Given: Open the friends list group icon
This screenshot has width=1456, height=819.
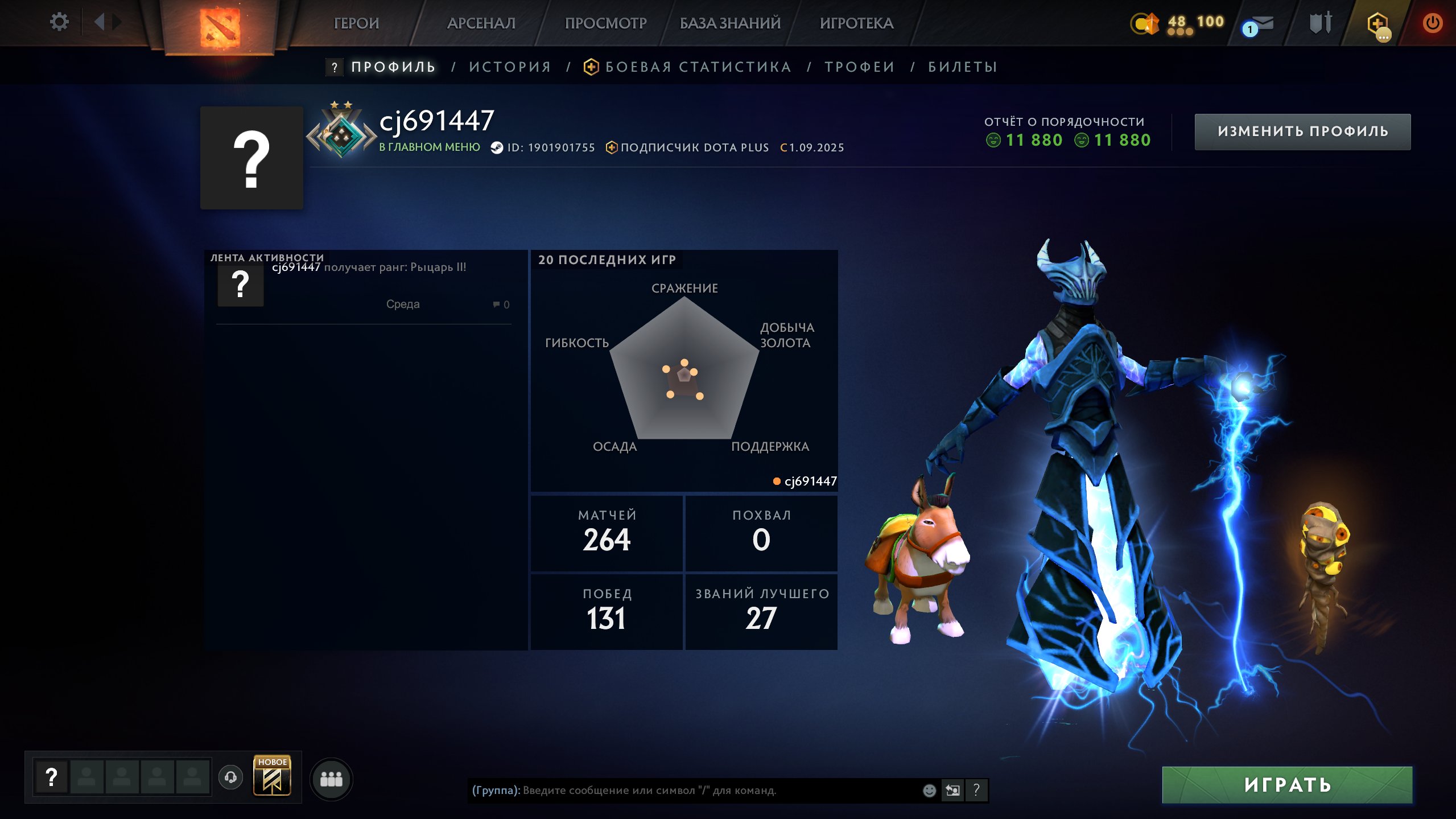Looking at the screenshot, I should click(x=331, y=779).
